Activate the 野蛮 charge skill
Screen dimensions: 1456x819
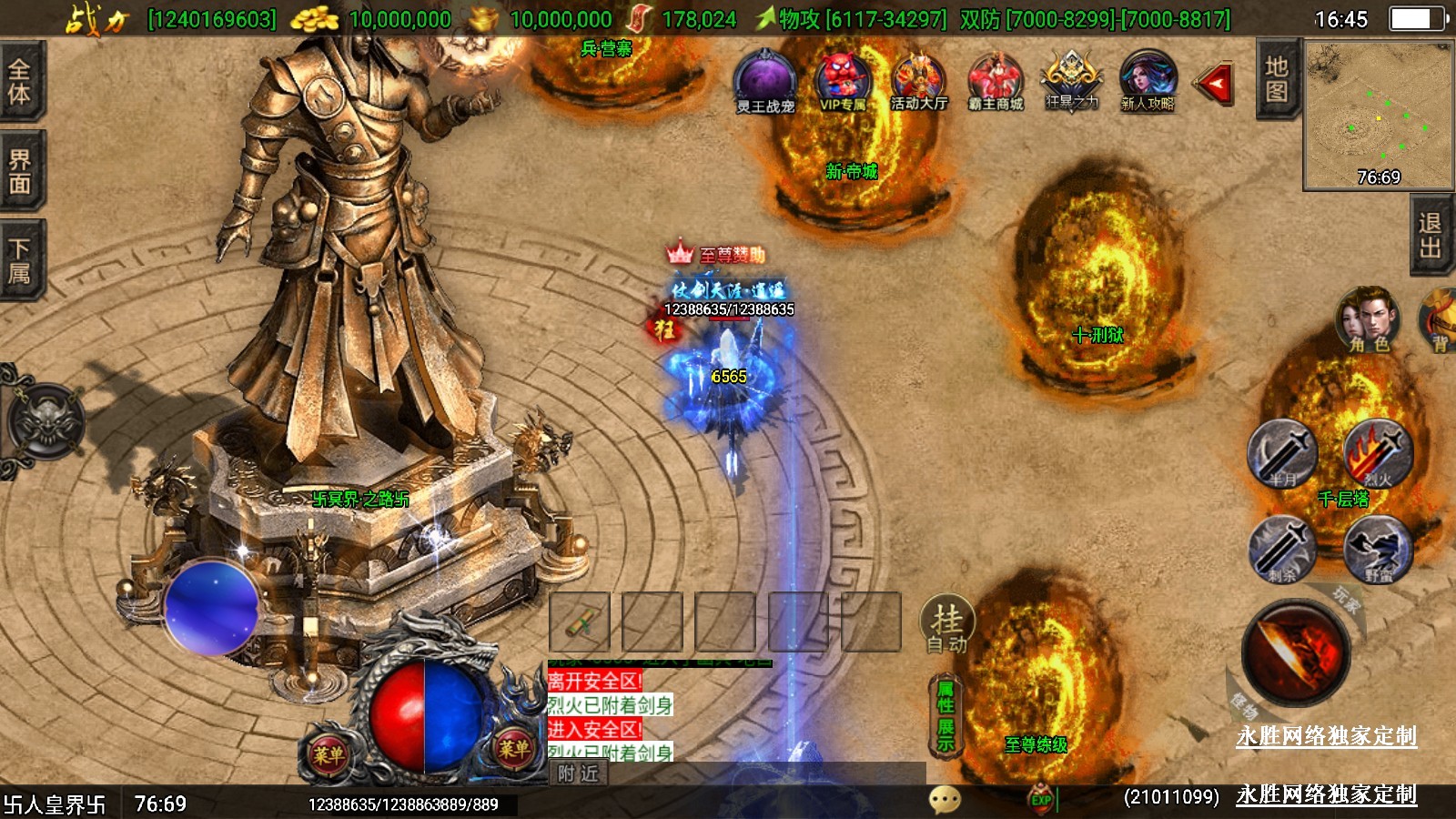coord(1378,549)
